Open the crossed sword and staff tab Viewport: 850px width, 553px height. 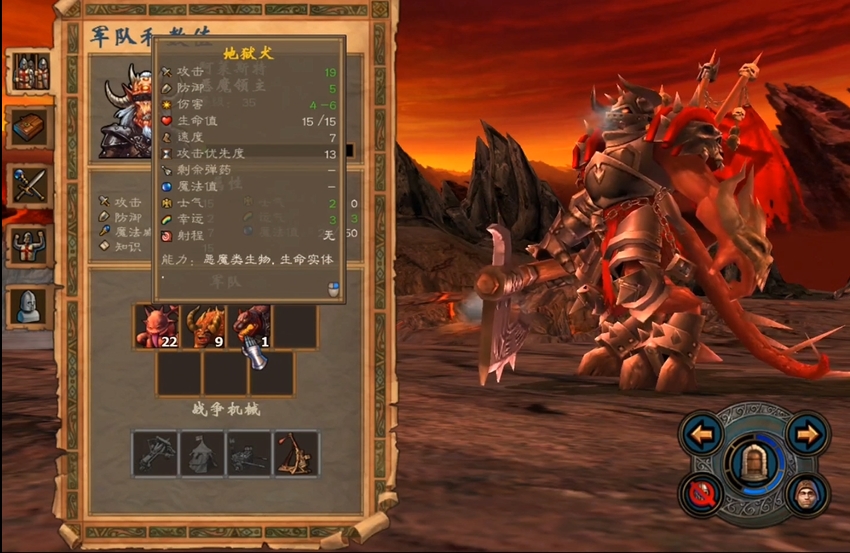coord(29,186)
